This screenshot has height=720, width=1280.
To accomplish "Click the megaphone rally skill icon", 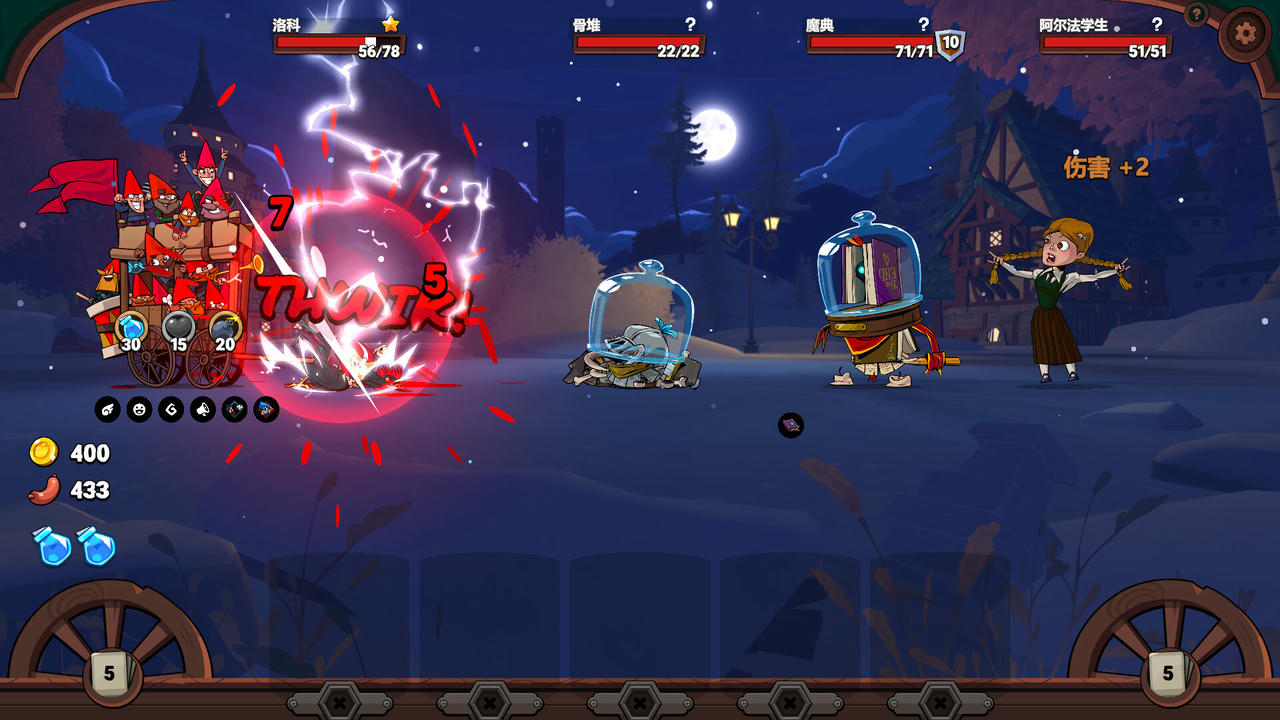I will pos(201,409).
